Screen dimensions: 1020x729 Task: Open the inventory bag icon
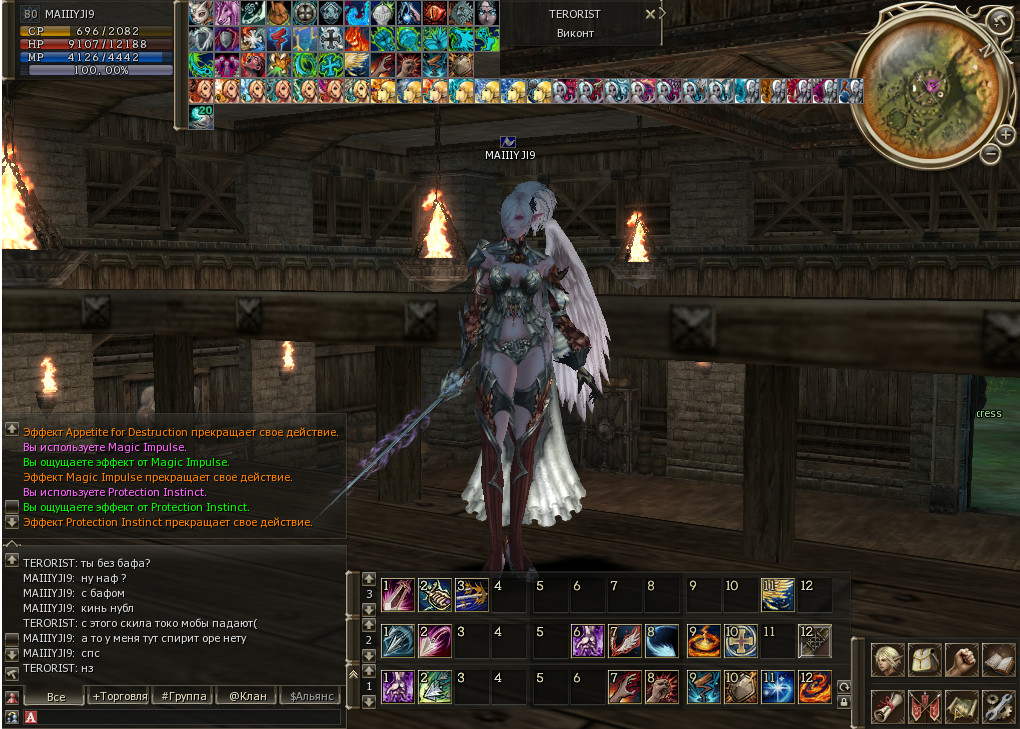pyautogui.click(x=924, y=658)
